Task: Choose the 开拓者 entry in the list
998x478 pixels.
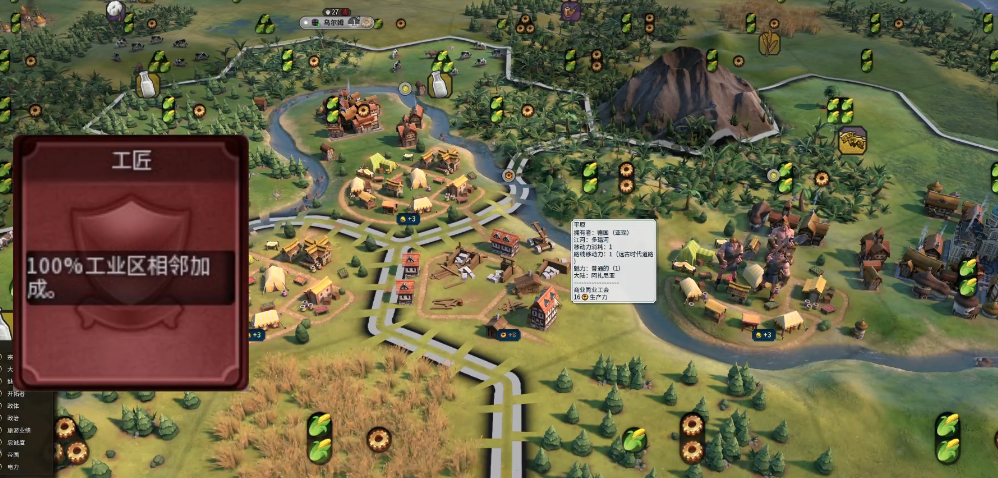Action: 15,394
